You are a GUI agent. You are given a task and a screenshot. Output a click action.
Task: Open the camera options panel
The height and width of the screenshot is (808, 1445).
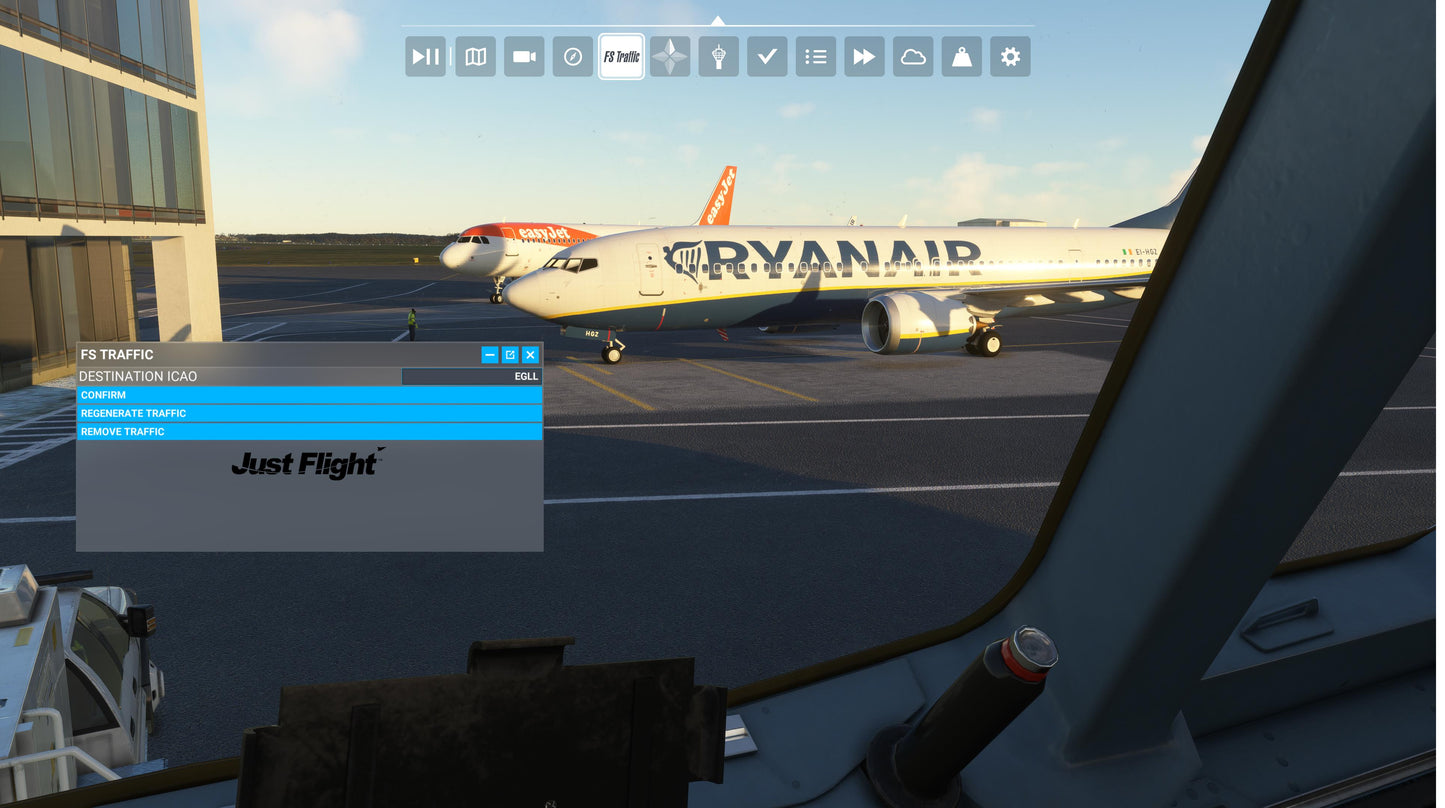524,57
